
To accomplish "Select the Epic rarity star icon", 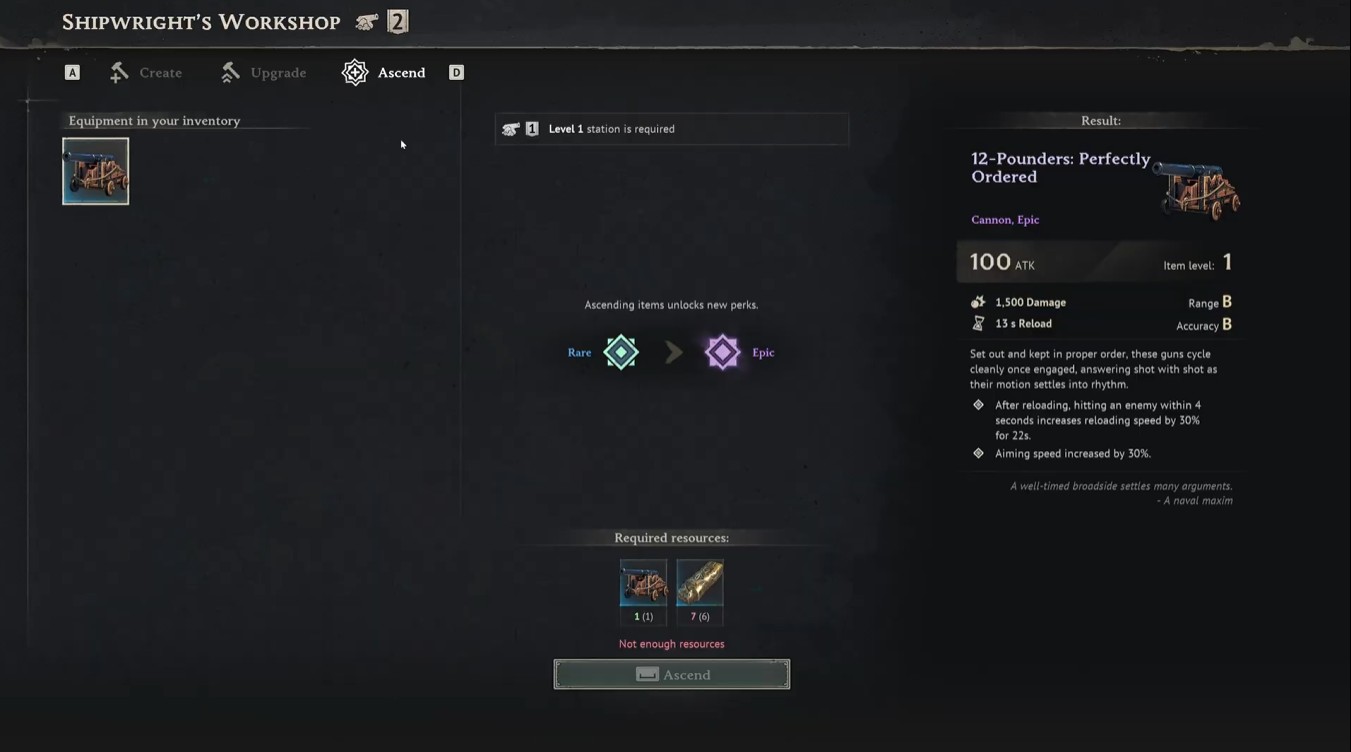I will tap(722, 352).
